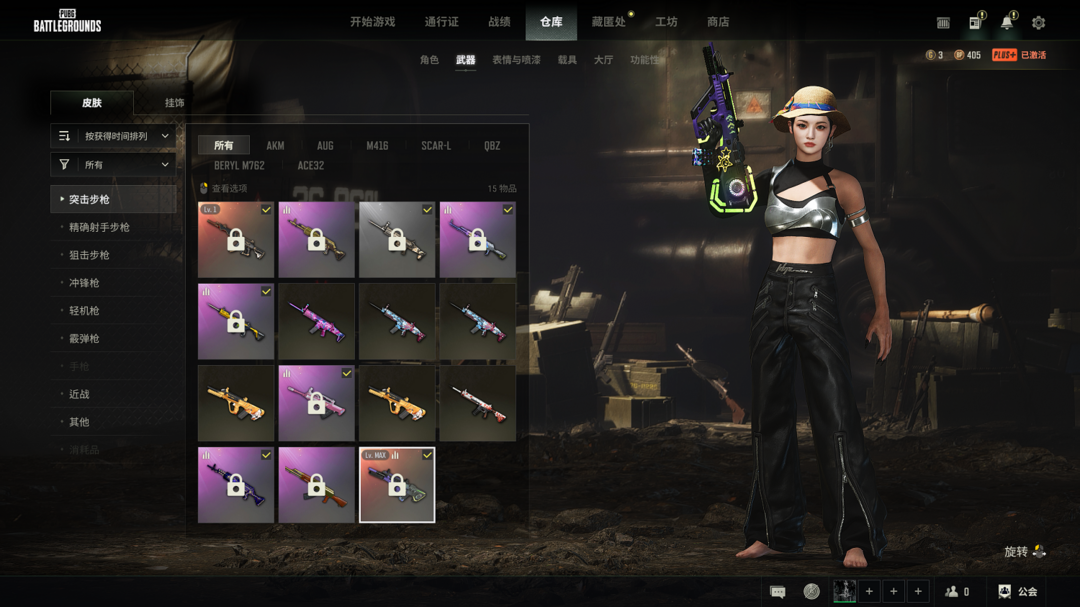Open the 开始游戏 menu

click(x=372, y=22)
